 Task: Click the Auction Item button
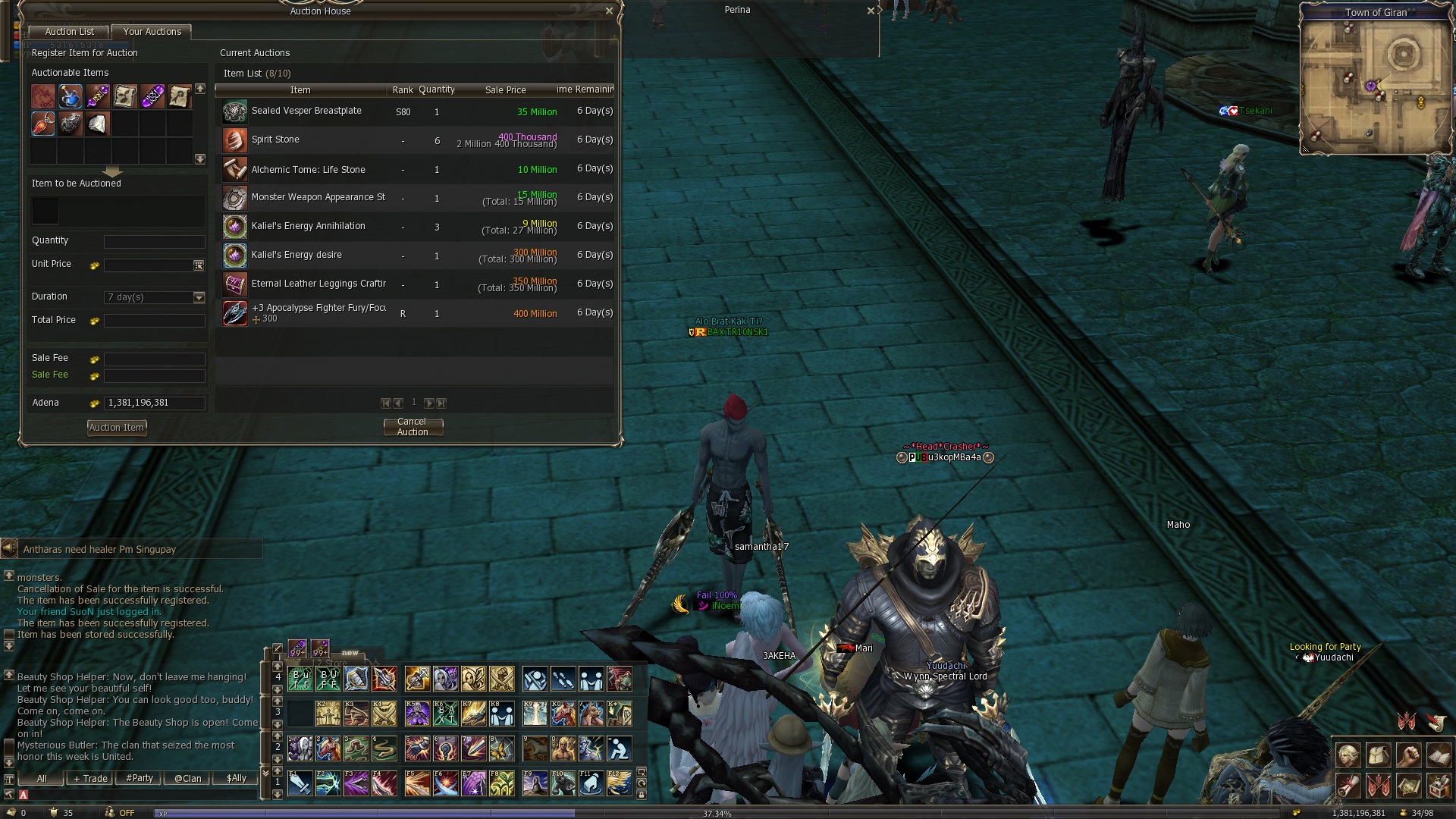117,428
